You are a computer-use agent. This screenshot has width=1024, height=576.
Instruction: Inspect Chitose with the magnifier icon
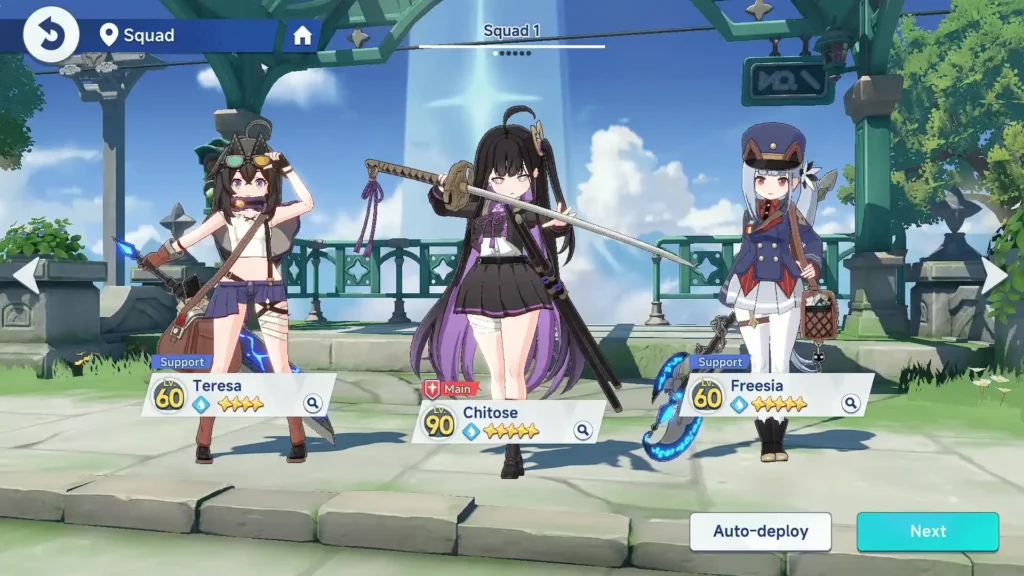[x=583, y=431]
